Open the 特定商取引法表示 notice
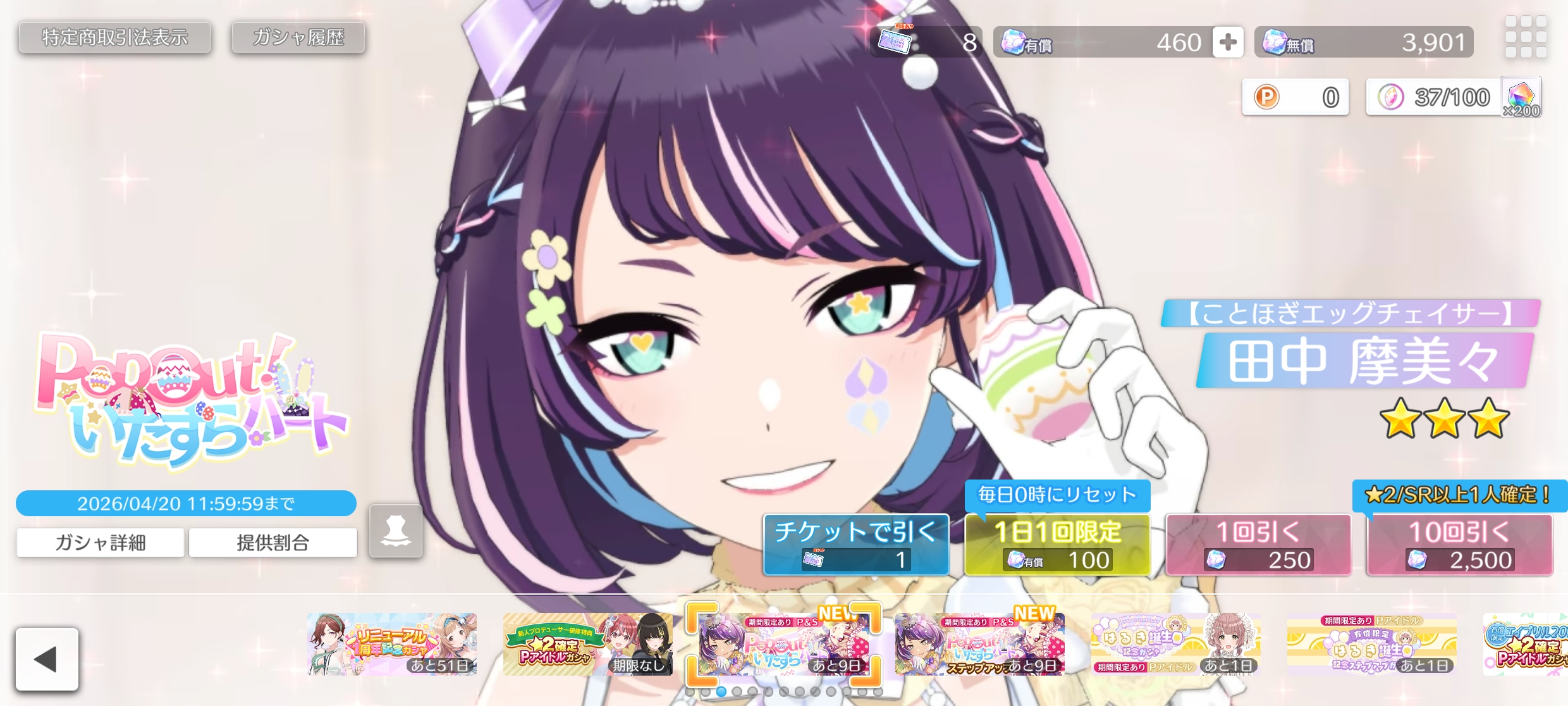 tap(114, 38)
